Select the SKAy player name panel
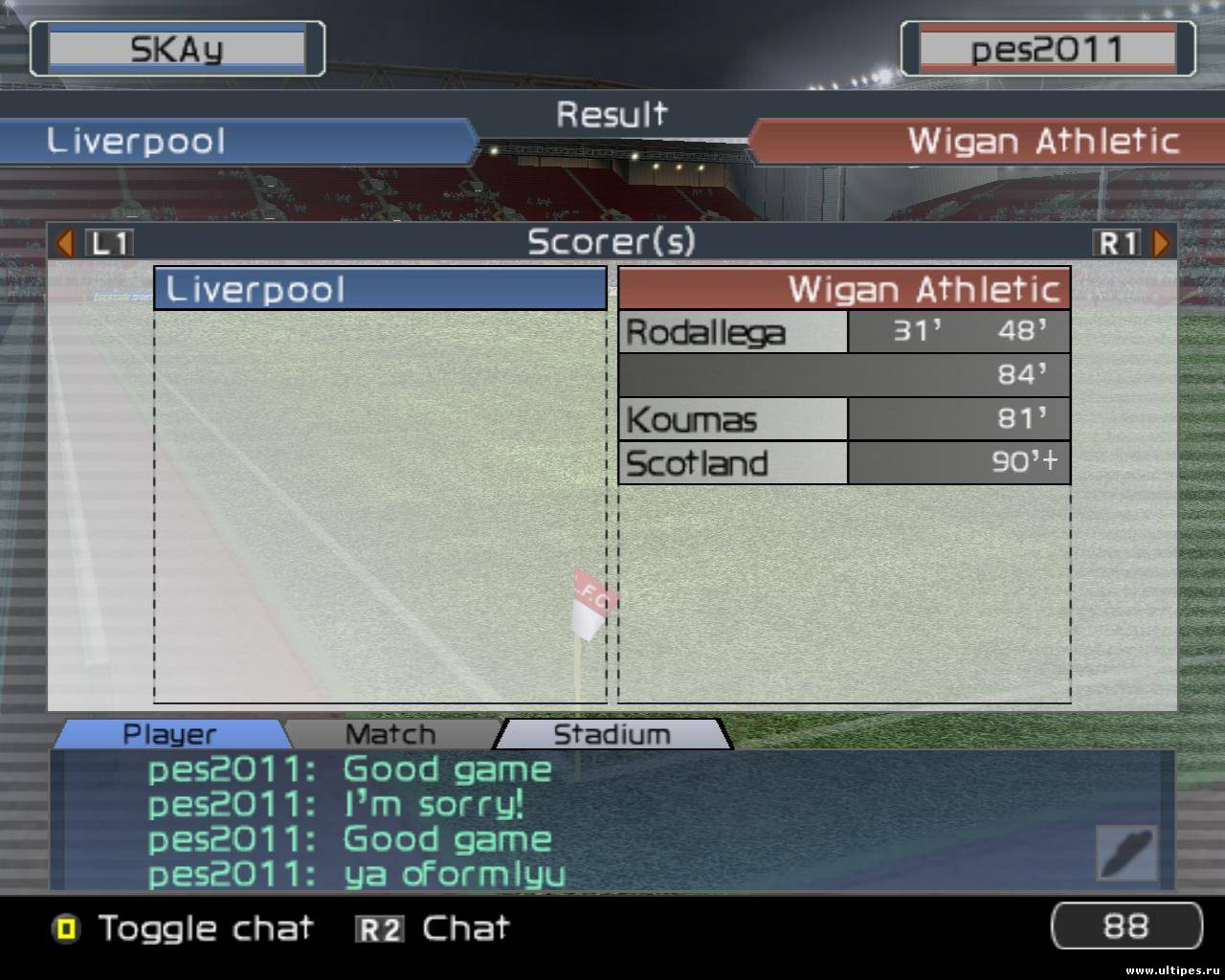The image size is (1225, 980). pos(177,49)
